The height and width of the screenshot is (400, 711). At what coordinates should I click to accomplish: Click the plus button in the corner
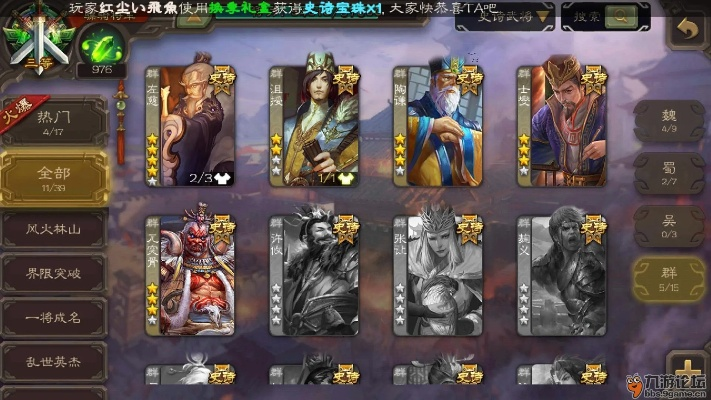coord(686,367)
